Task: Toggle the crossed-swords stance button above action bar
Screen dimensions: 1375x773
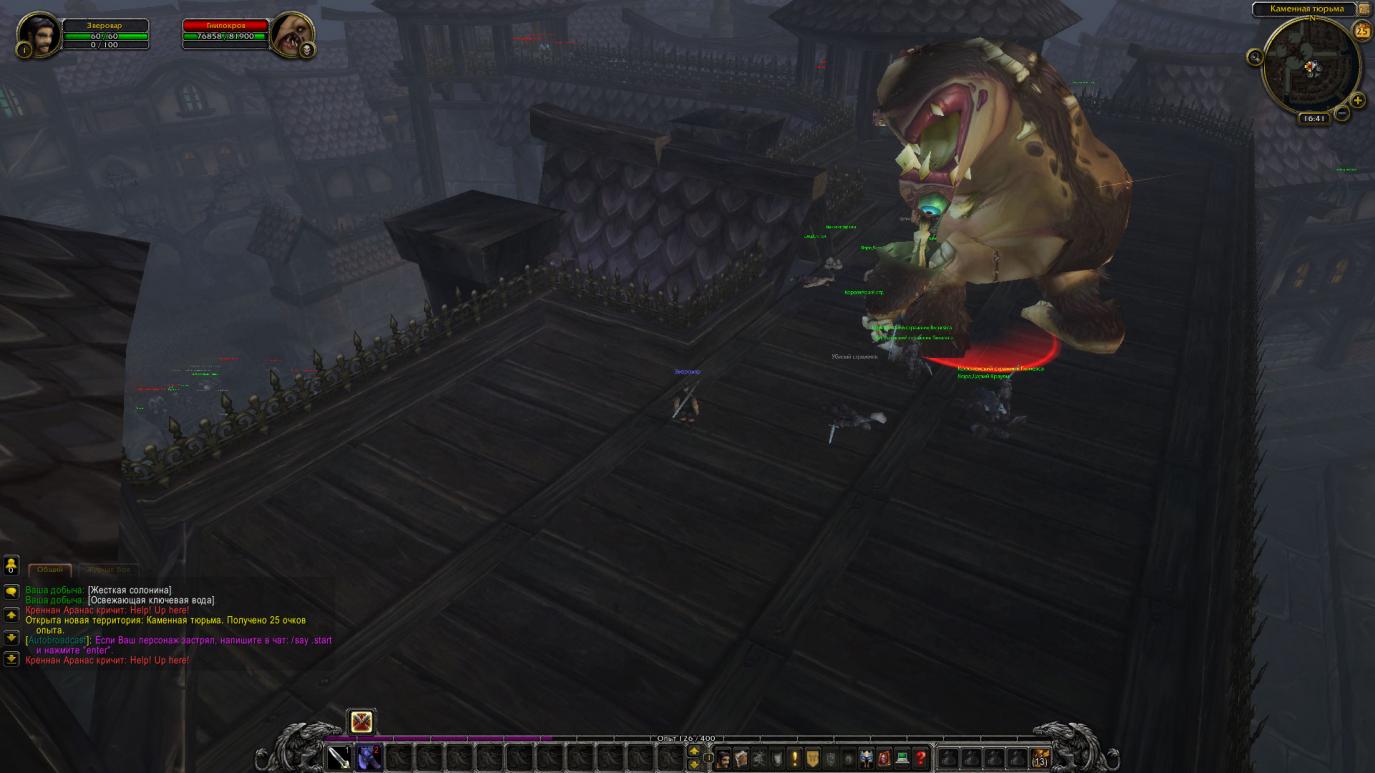Action: pyautogui.click(x=361, y=721)
